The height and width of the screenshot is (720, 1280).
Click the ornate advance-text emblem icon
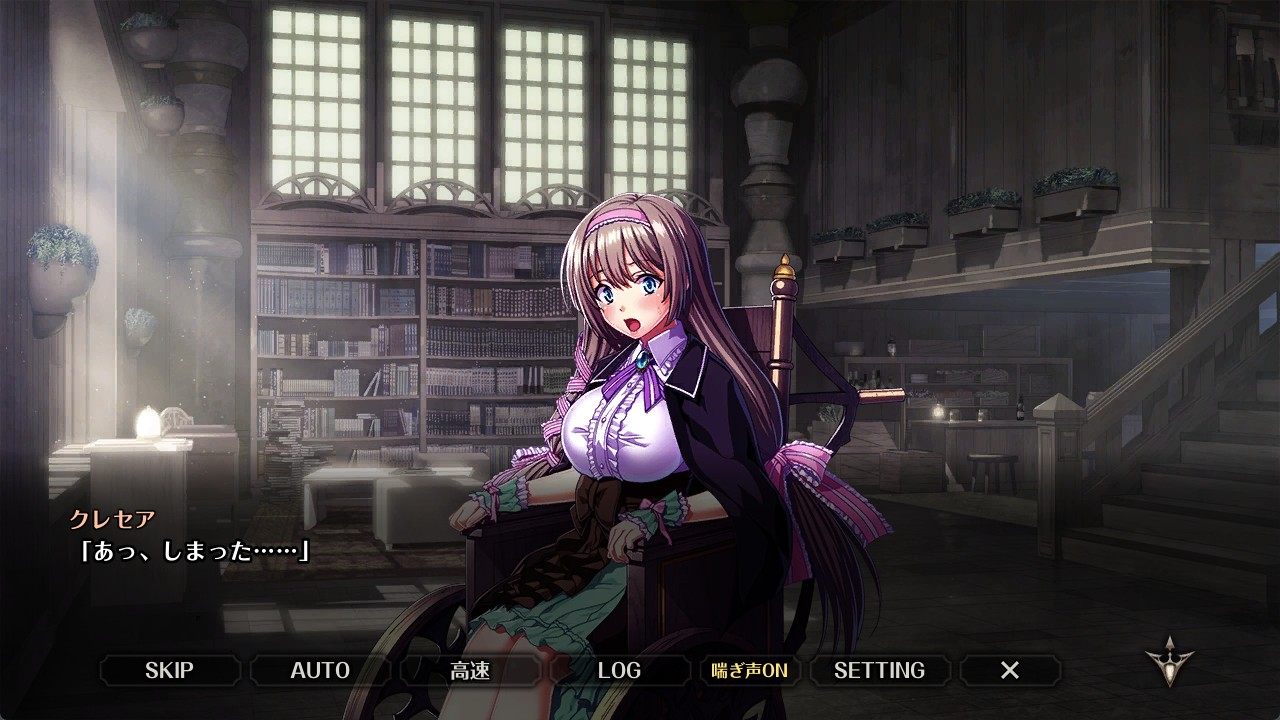[1168, 662]
